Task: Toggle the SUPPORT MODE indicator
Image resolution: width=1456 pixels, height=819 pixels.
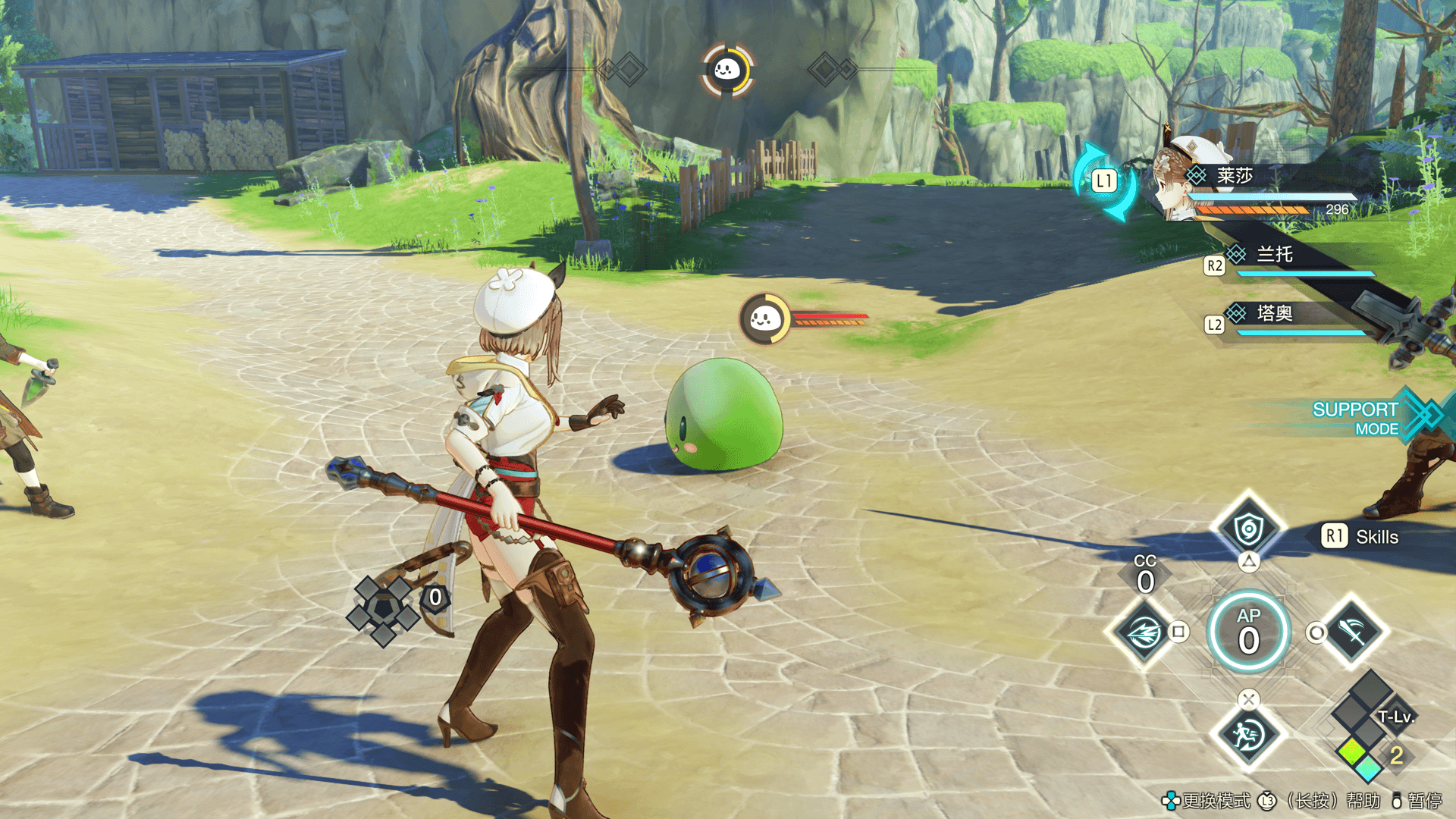Action: (1357, 418)
